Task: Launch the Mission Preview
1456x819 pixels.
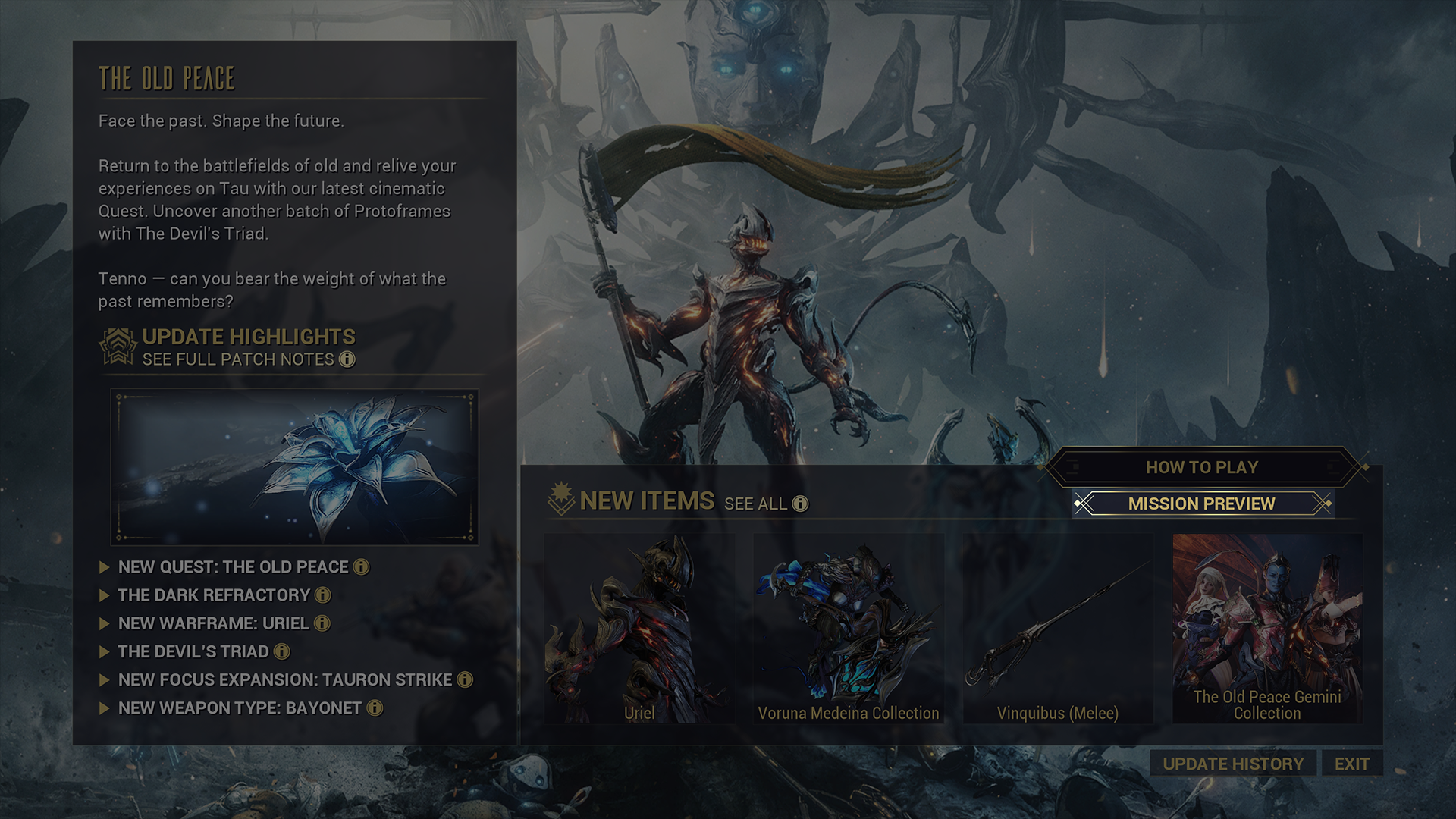Action: pyautogui.click(x=1201, y=504)
